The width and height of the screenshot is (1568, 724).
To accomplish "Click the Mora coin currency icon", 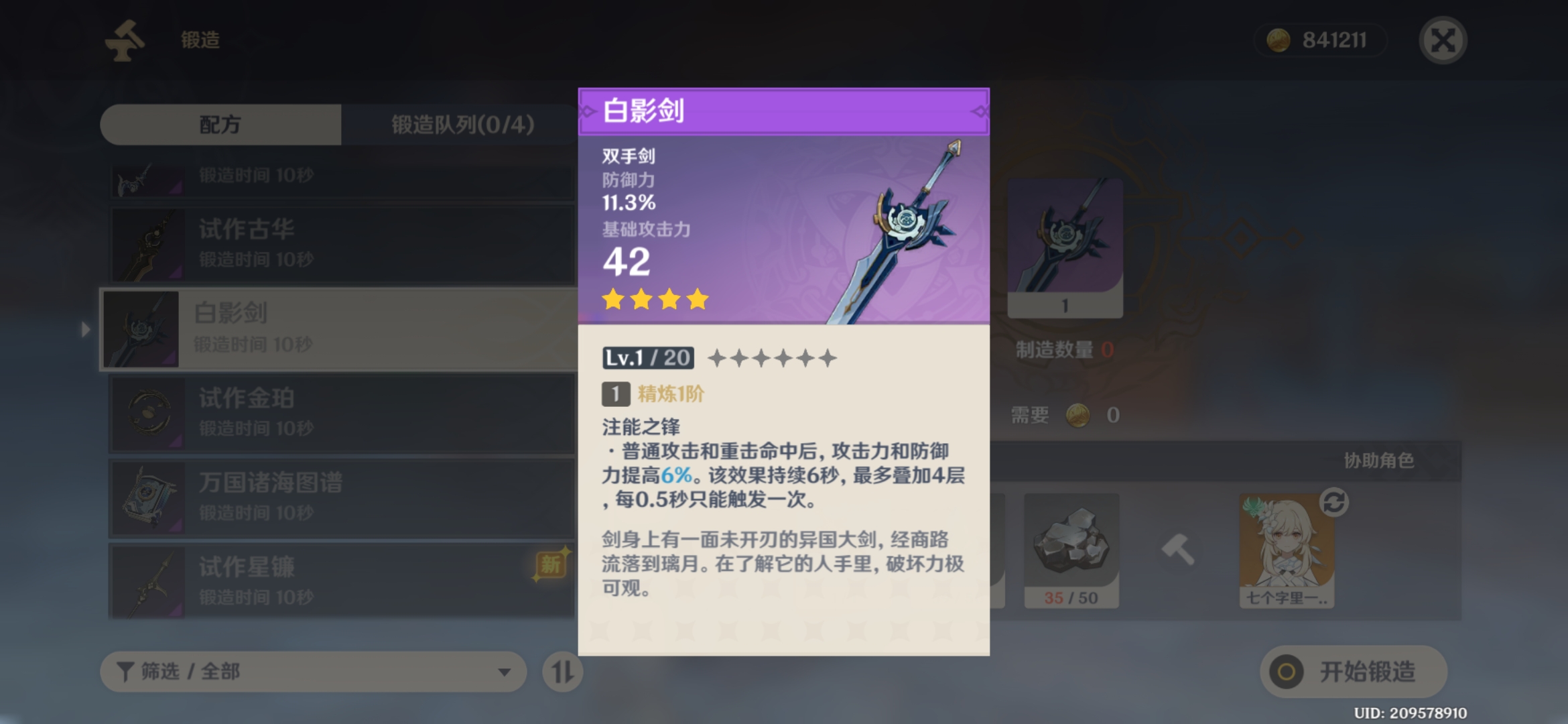I will tap(1279, 40).
